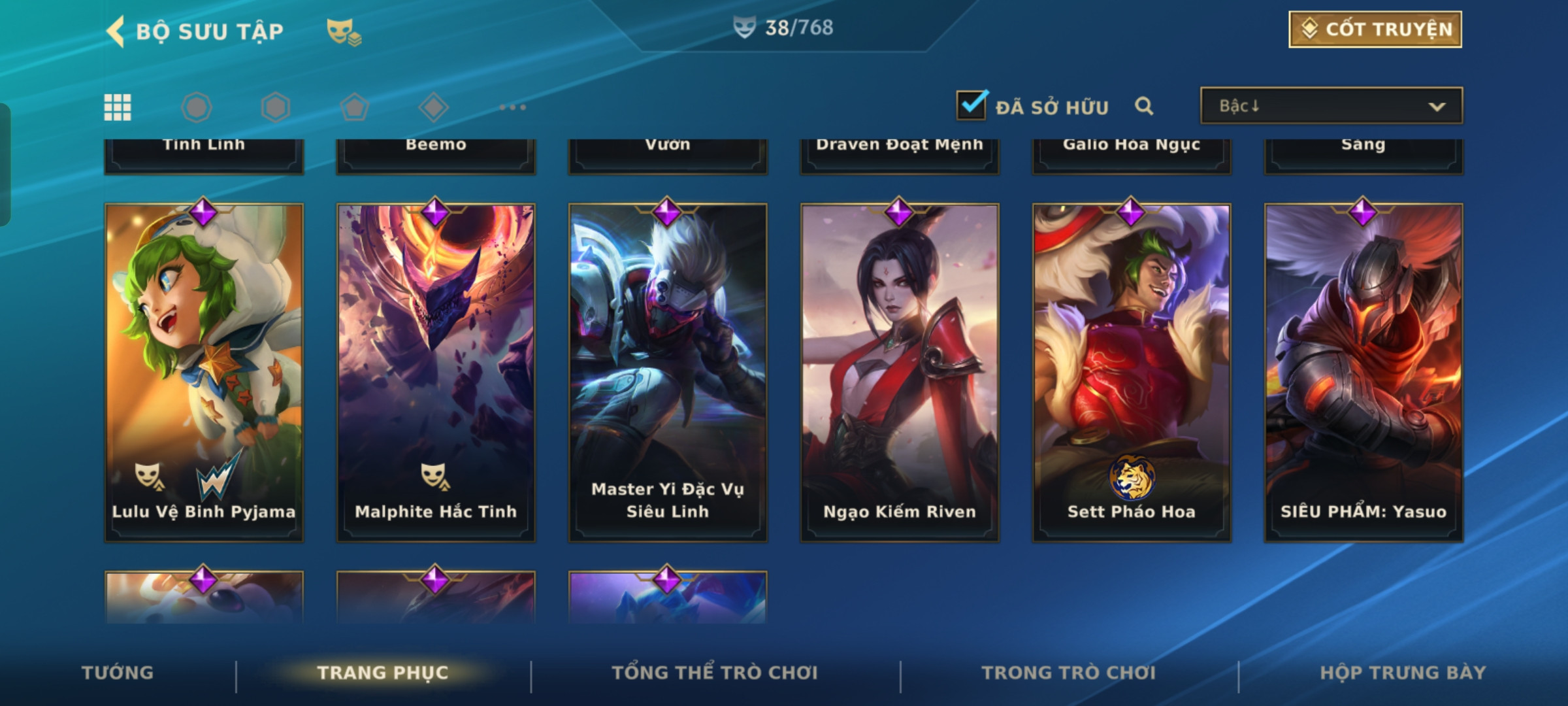Switch to the Tướng tab

click(x=118, y=673)
